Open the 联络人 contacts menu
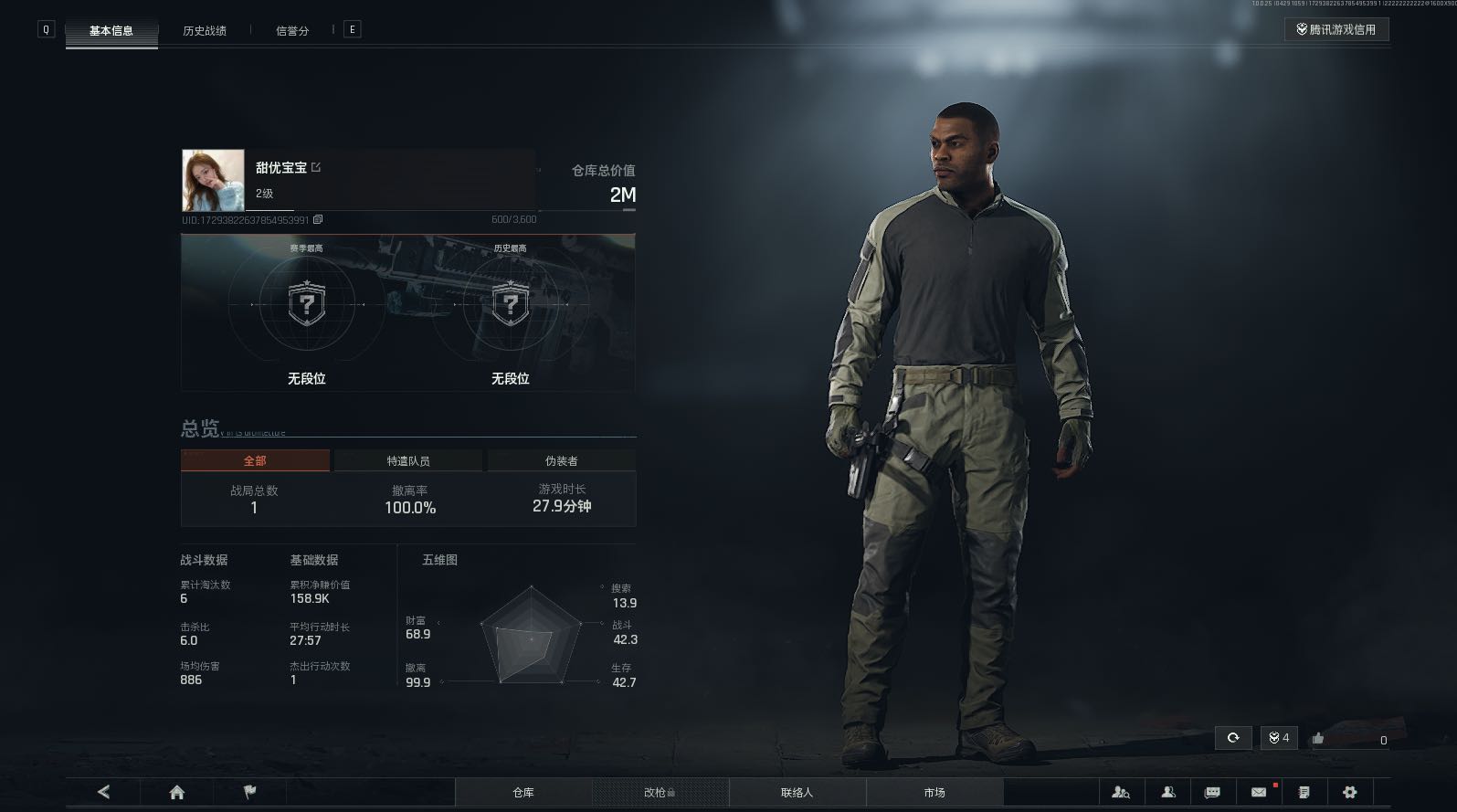1457x812 pixels. (797, 792)
